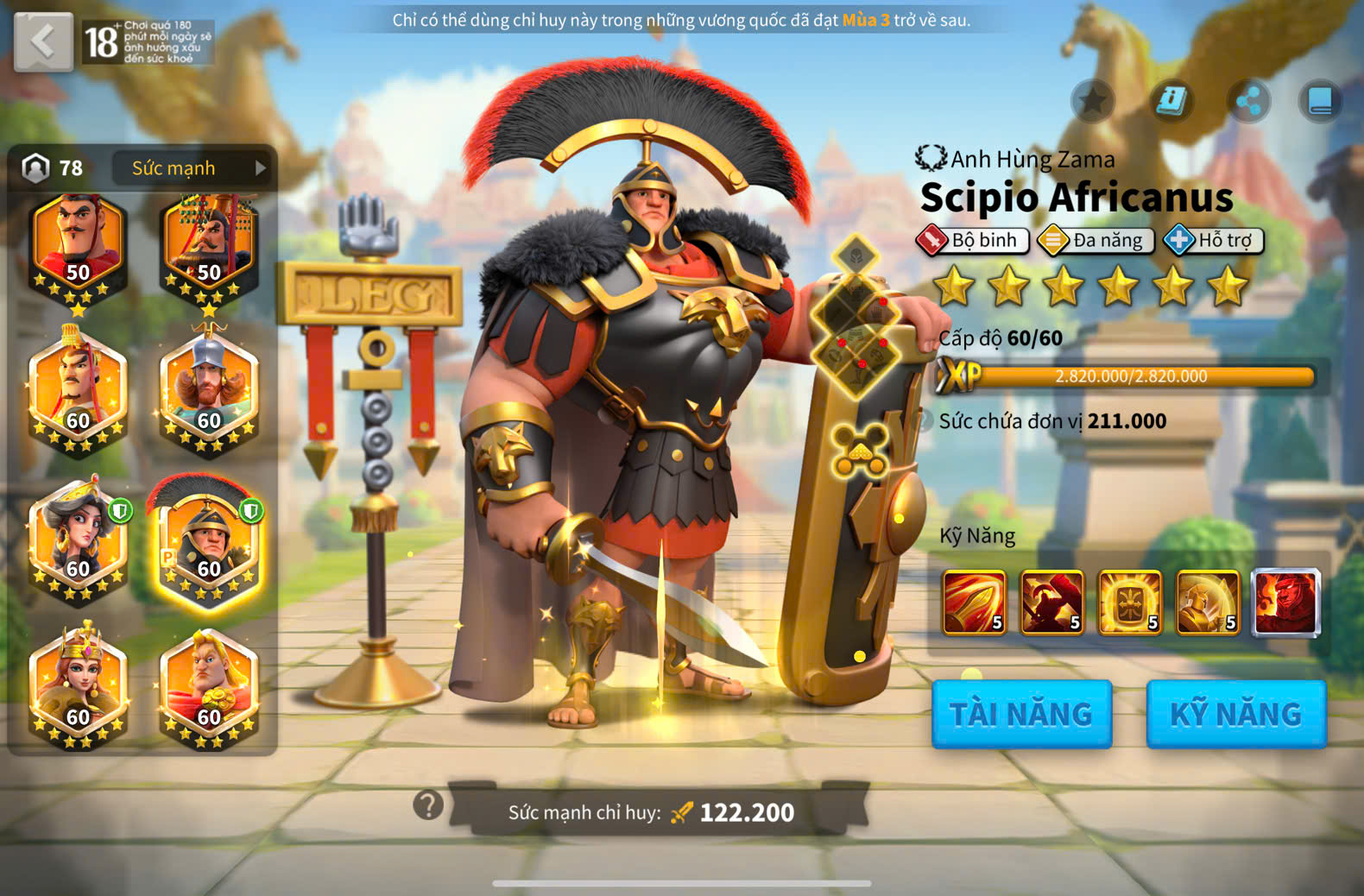
Task: Open the blue info book icon
Action: 1171,101
